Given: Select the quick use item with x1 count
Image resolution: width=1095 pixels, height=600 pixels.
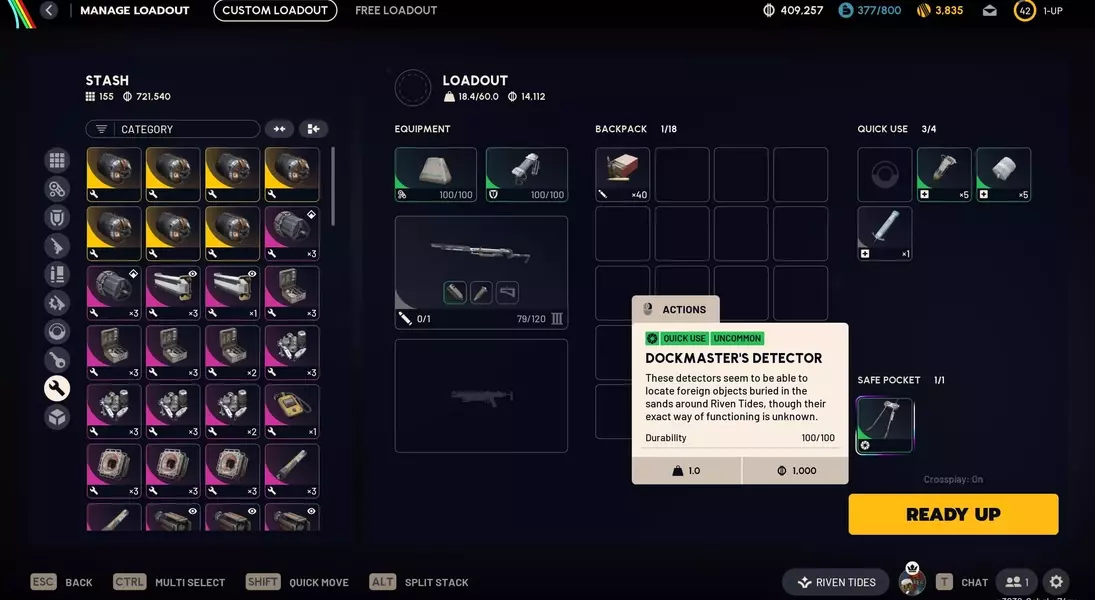Looking at the screenshot, I should (x=885, y=234).
